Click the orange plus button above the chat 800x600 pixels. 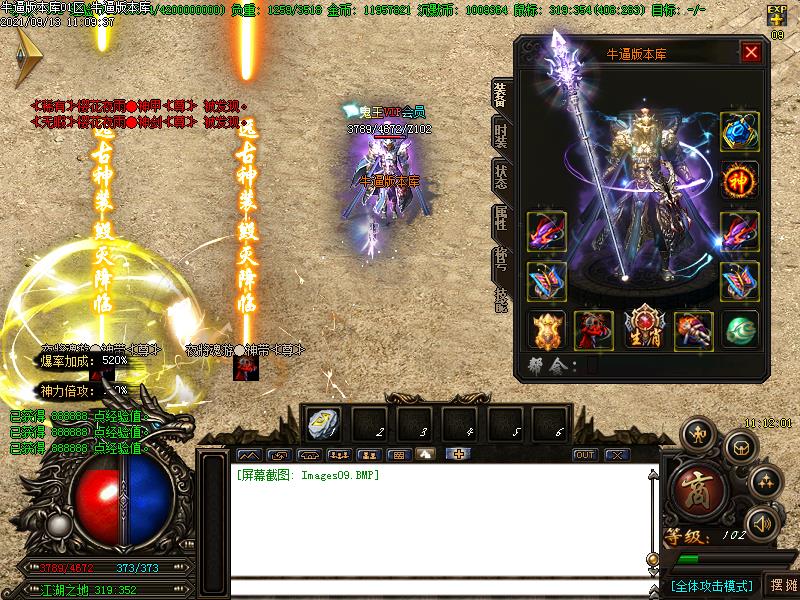[459, 455]
